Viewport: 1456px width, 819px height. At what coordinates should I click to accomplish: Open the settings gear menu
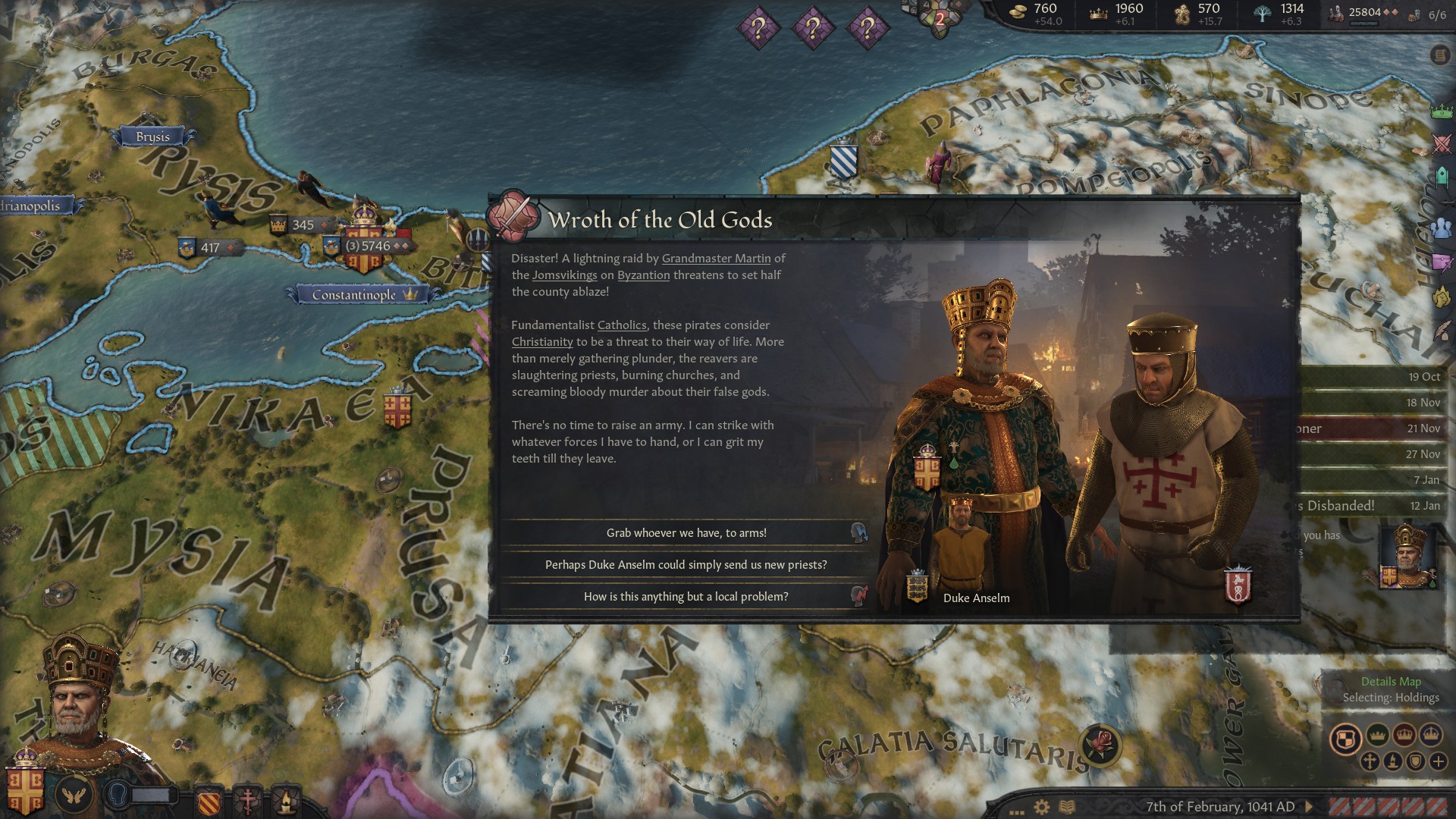coord(1042,807)
